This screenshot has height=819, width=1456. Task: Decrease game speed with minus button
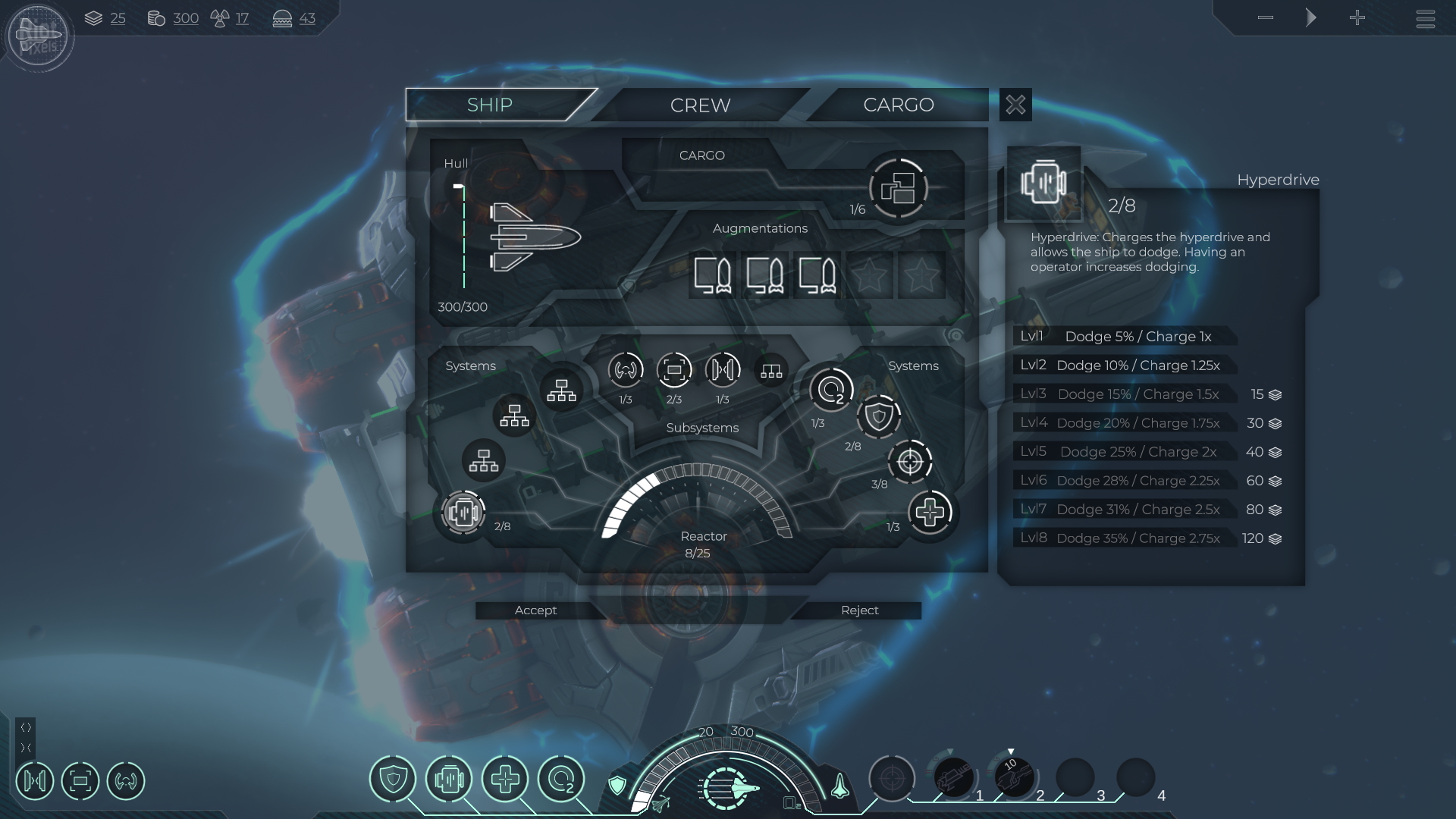tap(1265, 17)
